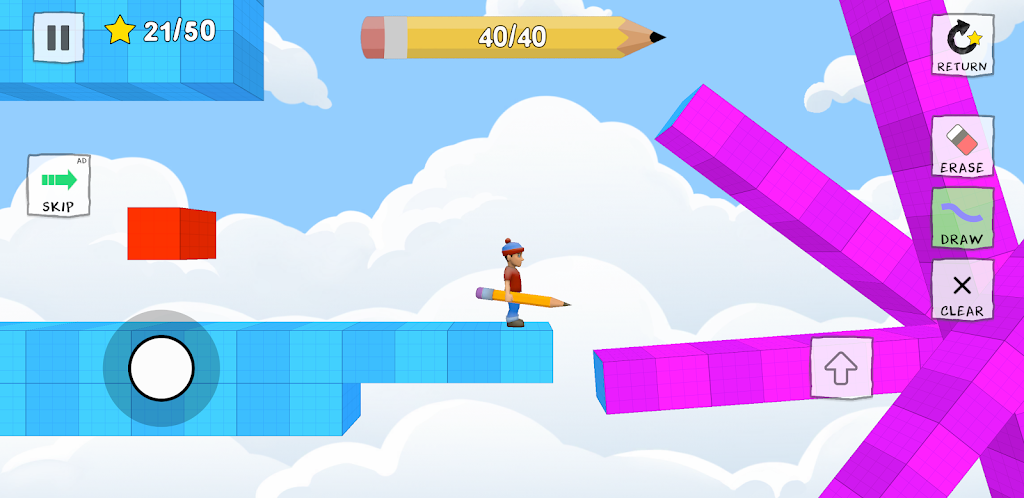Tap the white virtual joystick knob

click(x=161, y=368)
